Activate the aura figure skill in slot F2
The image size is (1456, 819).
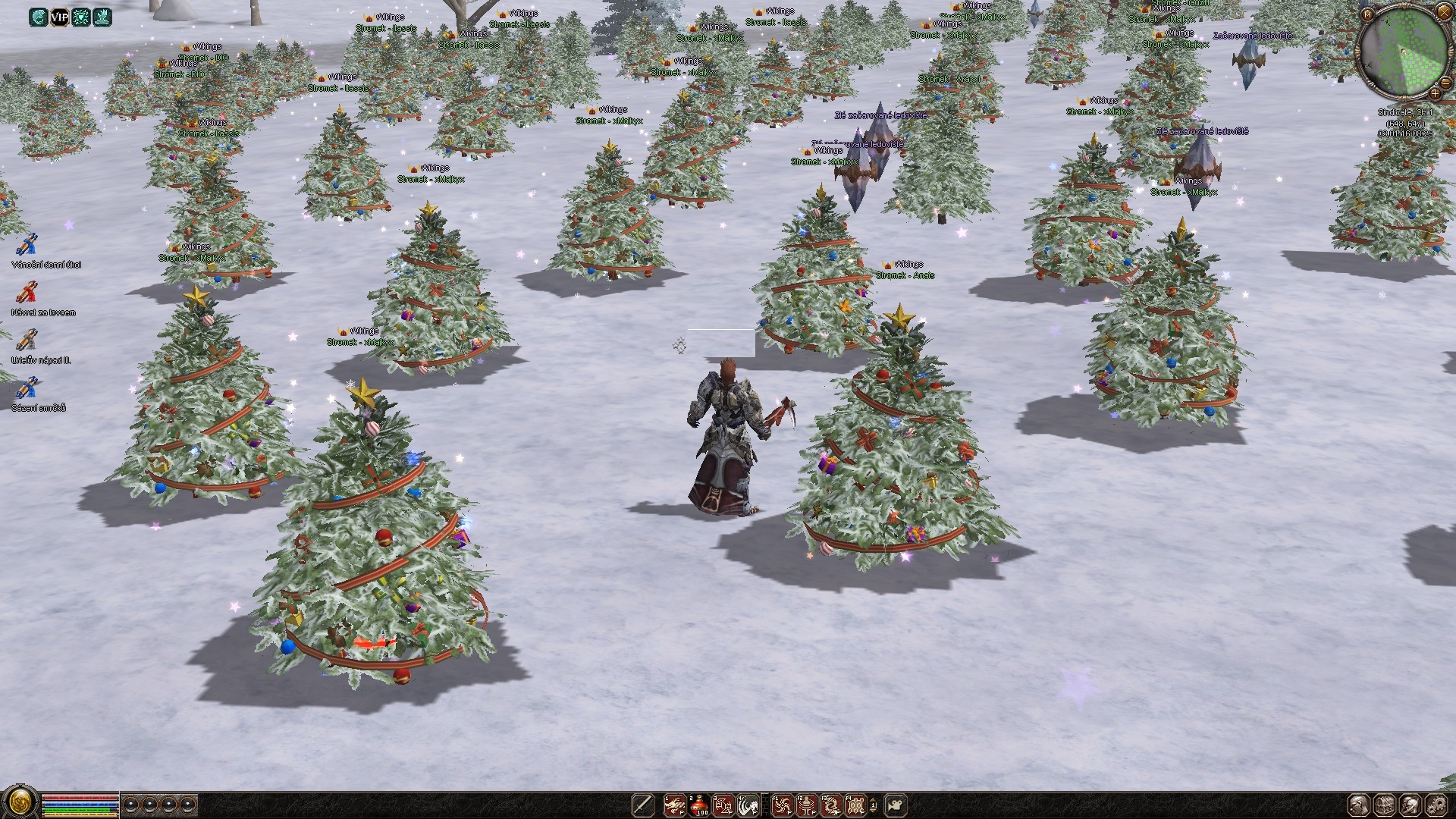coord(807,805)
